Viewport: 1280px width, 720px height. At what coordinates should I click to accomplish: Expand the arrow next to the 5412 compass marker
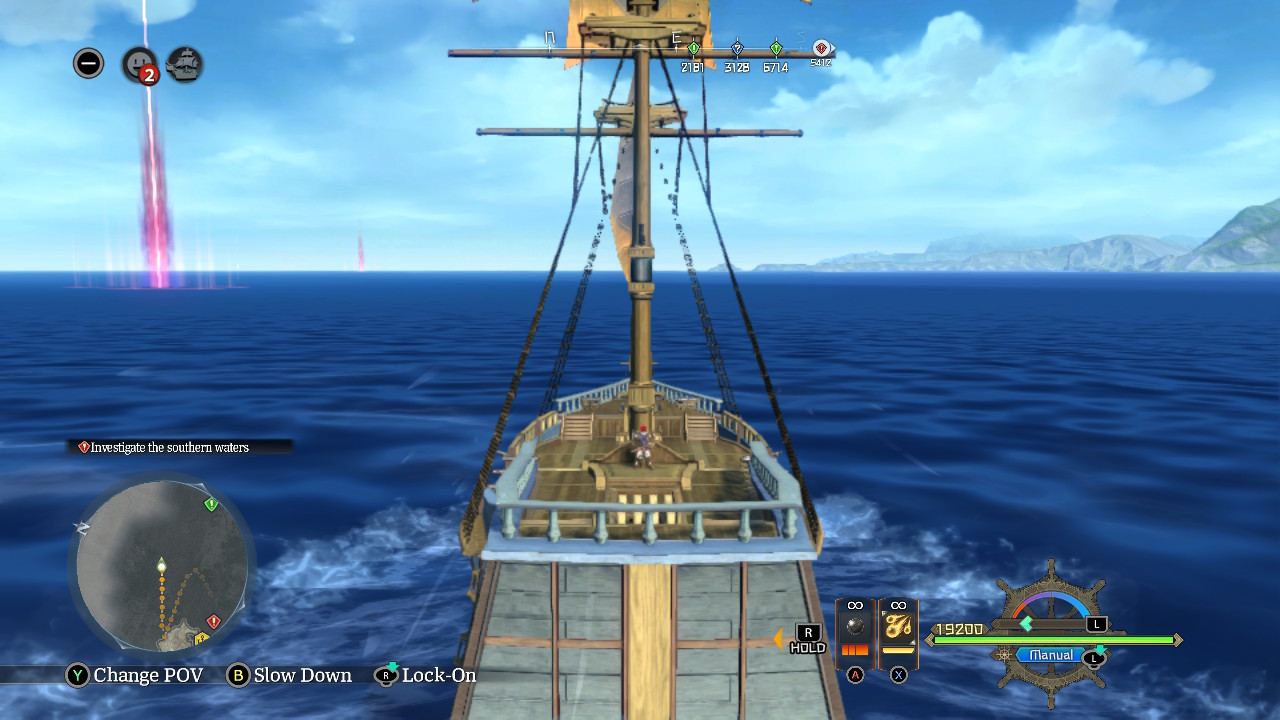(834, 47)
